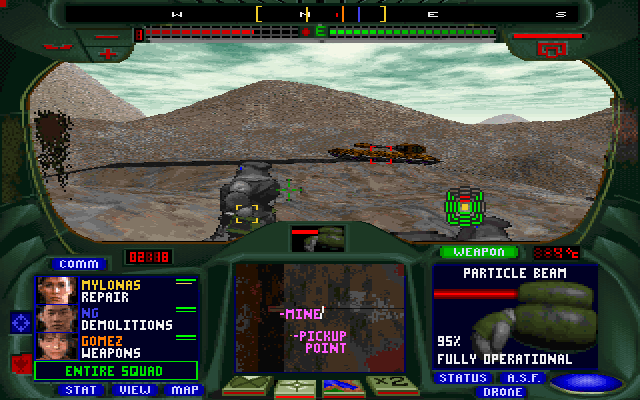Launch the DRONE
Viewport: 640px width, 400px height.
pyautogui.click(x=504, y=392)
